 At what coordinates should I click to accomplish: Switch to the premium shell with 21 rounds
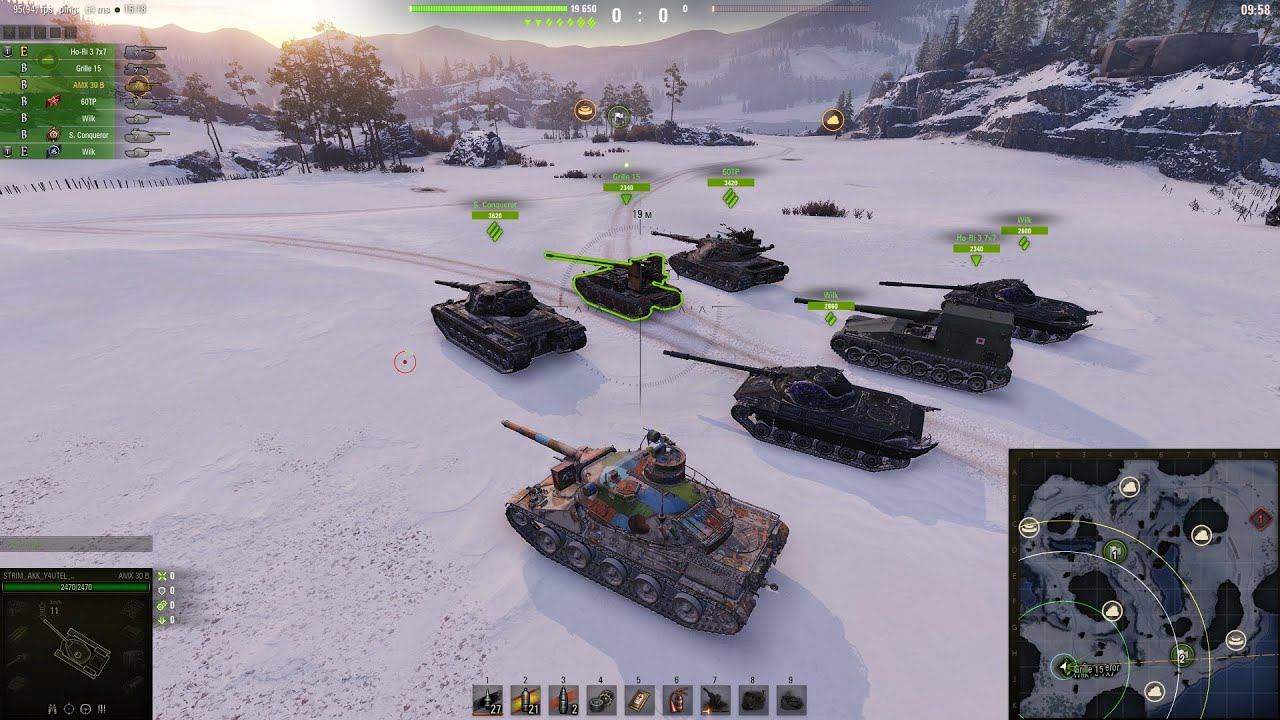(x=525, y=700)
